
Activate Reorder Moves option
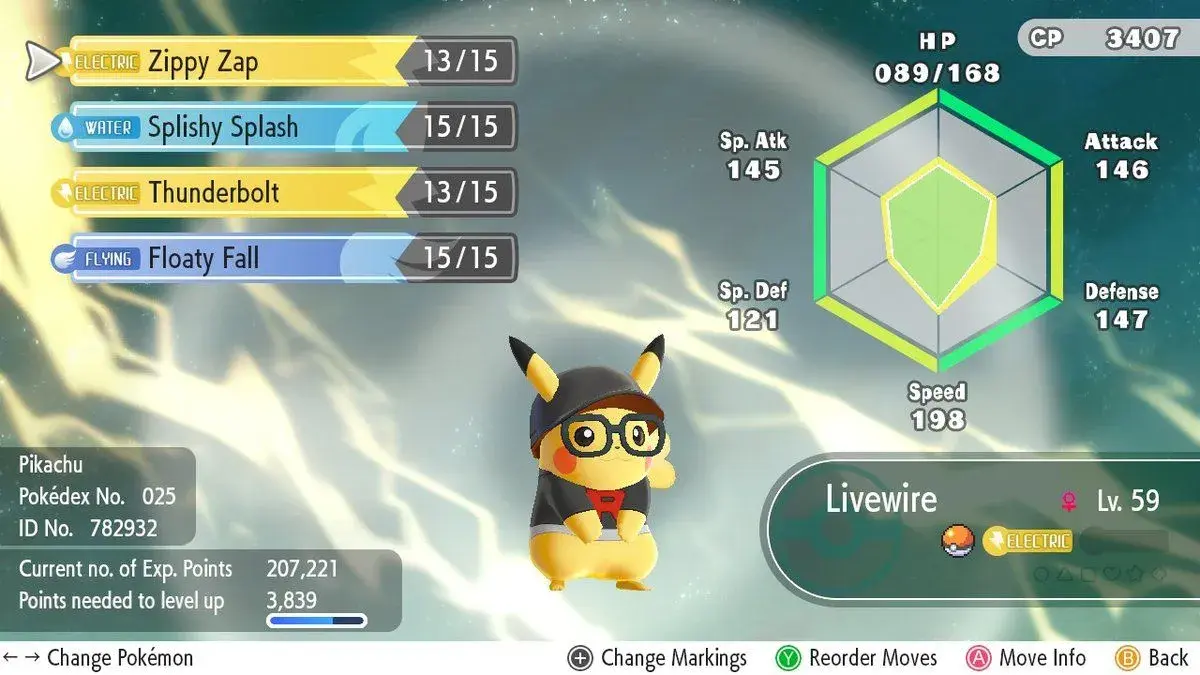pos(857,658)
